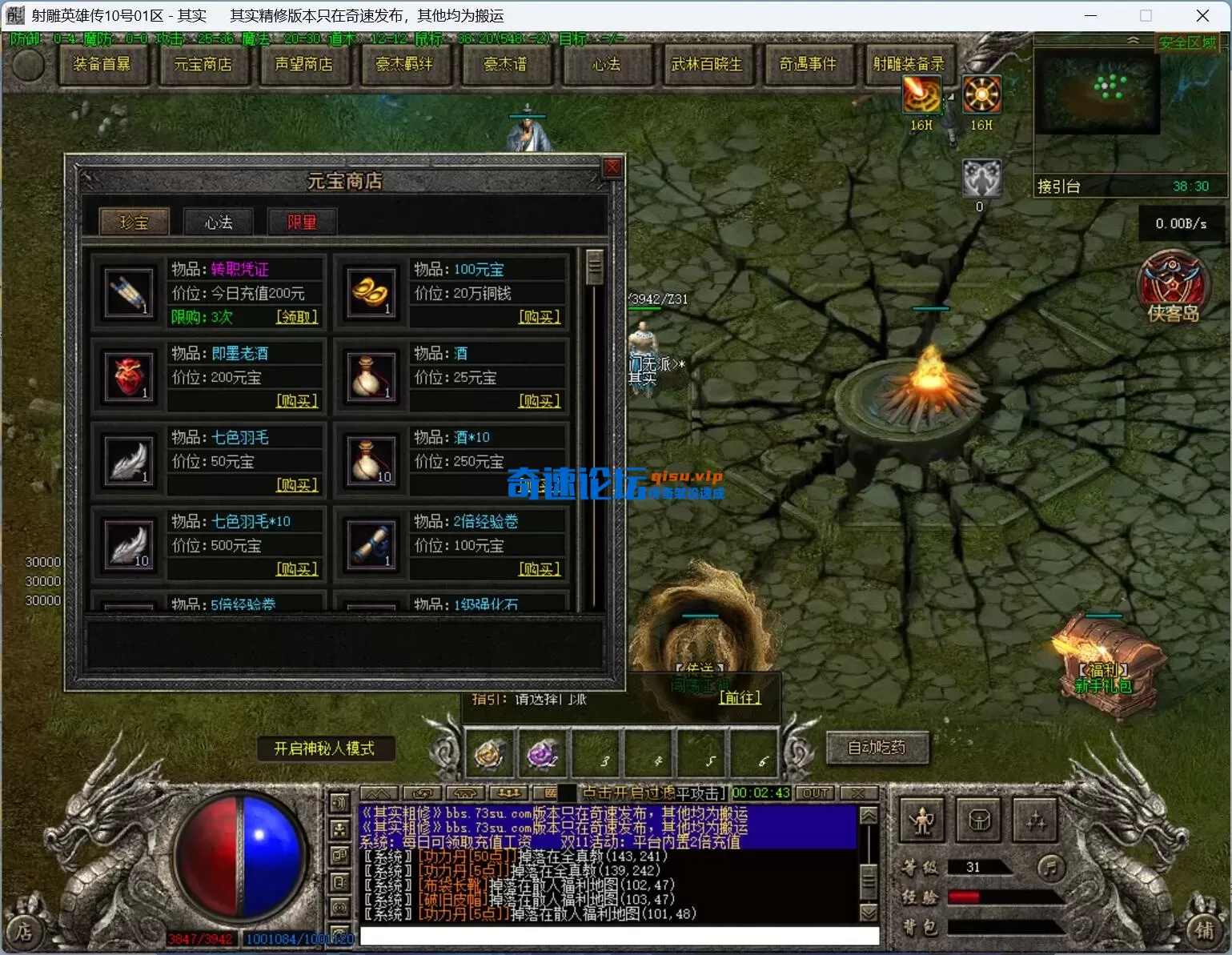Toggle 开启神秘人模式 button
Image resolution: width=1232 pixels, height=955 pixels.
(x=324, y=748)
